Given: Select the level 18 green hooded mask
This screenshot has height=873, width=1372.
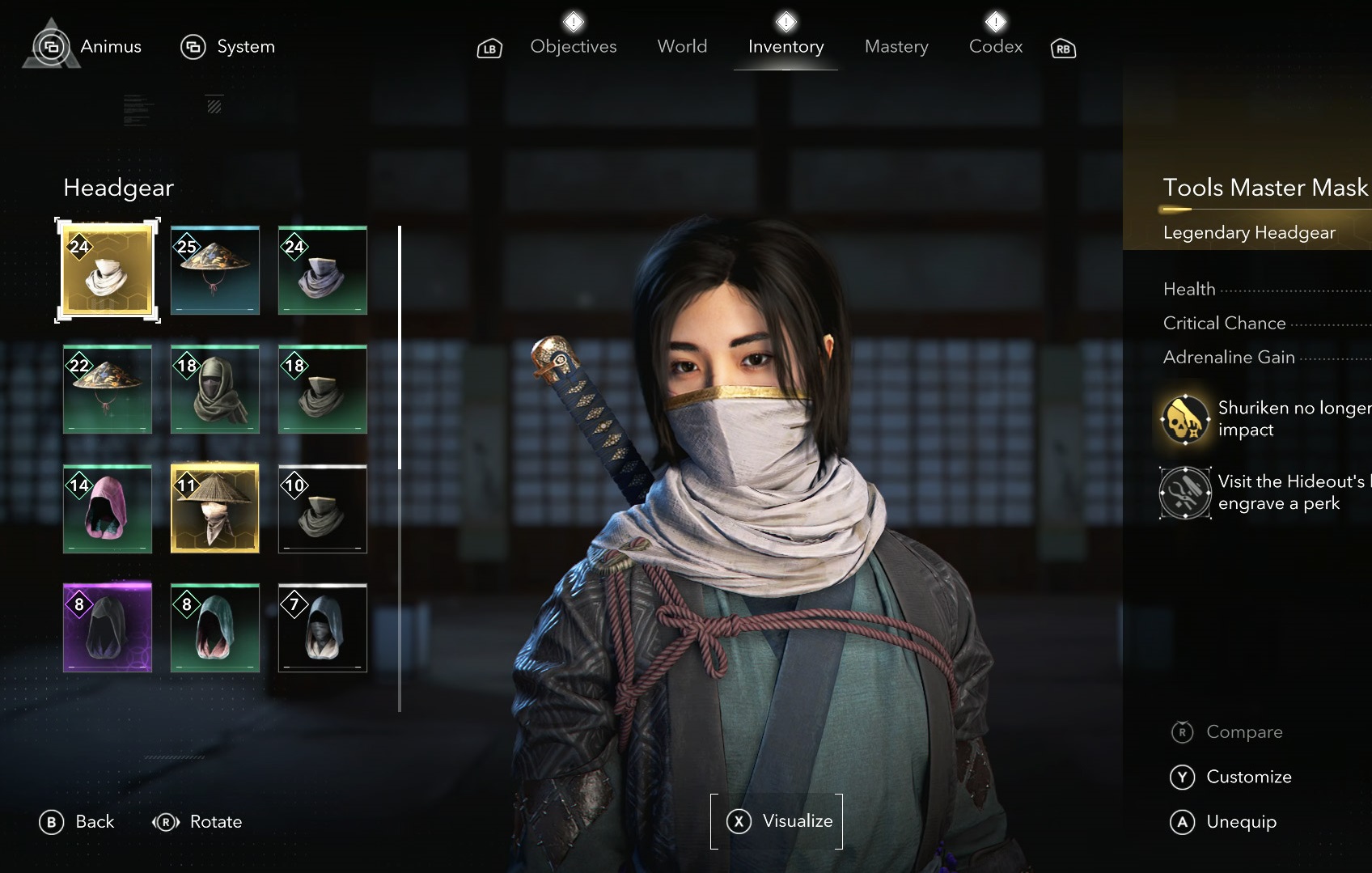Looking at the screenshot, I should (x=215, y=389).
